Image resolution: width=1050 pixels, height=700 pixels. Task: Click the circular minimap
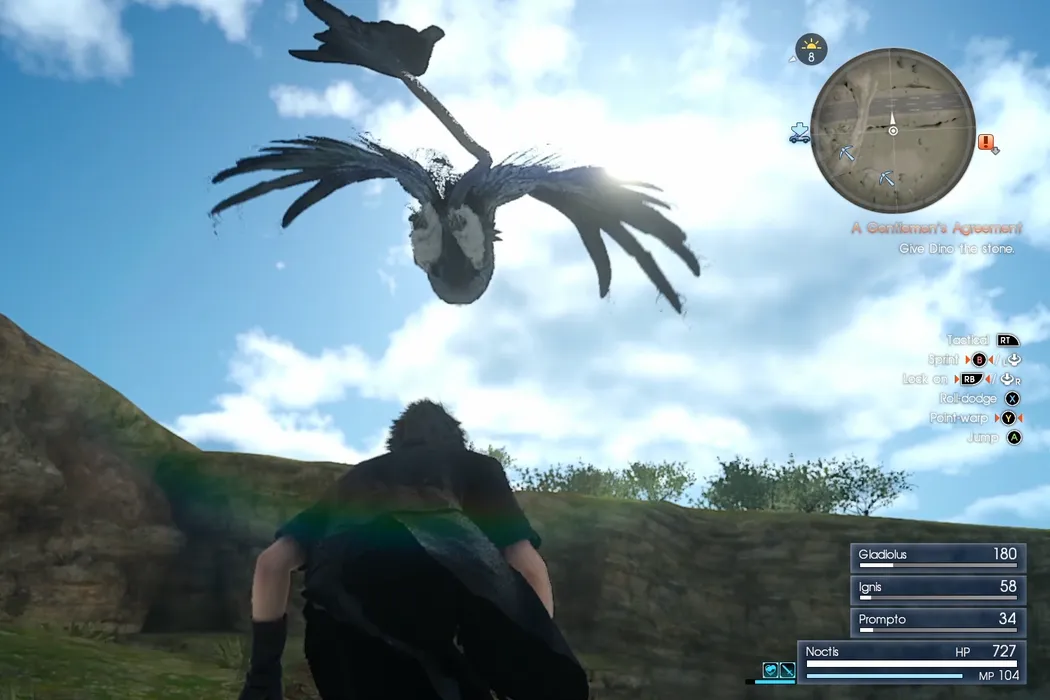point(892,130)
